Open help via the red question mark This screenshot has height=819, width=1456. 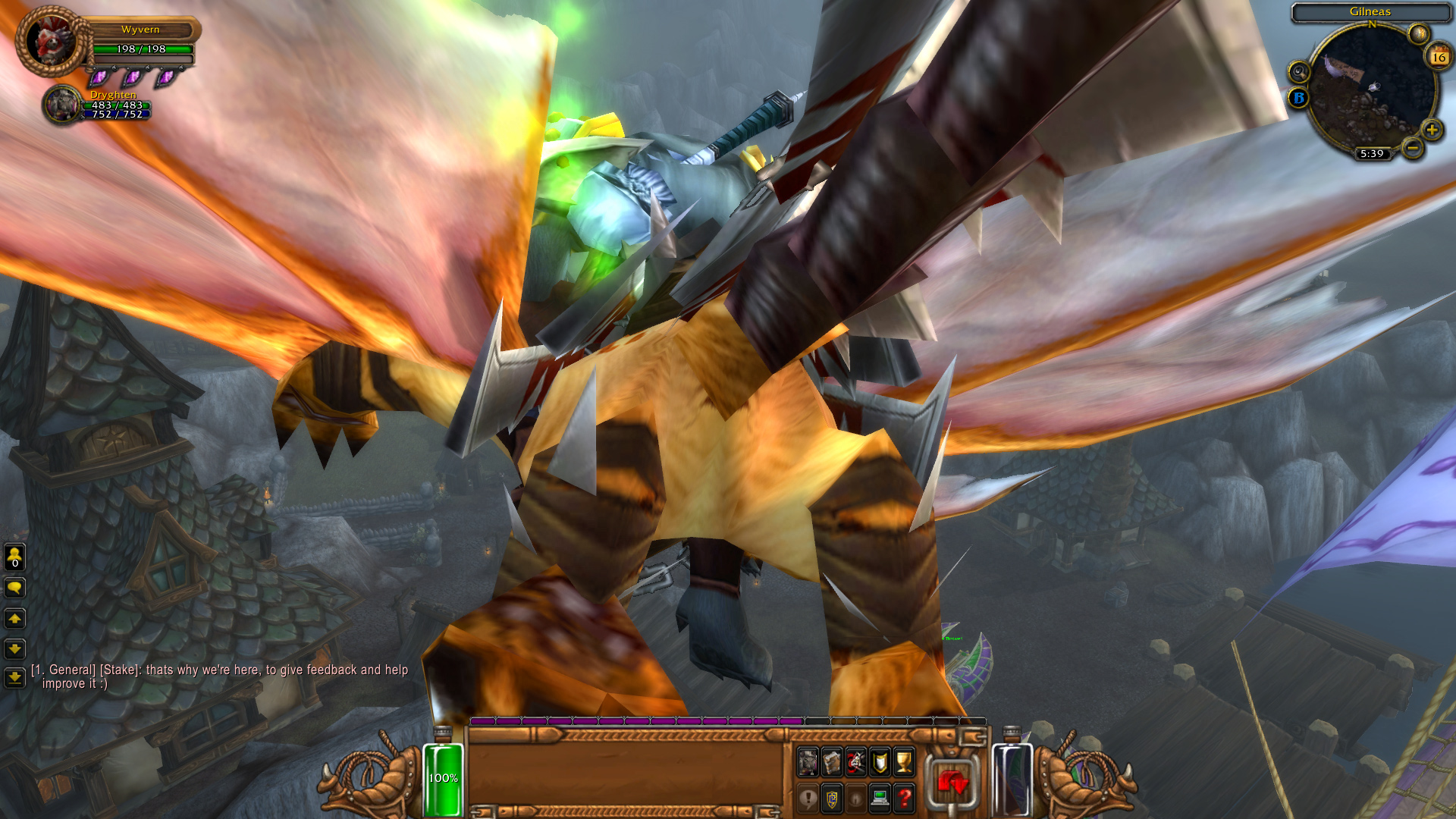pyautogui.click(x=904, y=799)
